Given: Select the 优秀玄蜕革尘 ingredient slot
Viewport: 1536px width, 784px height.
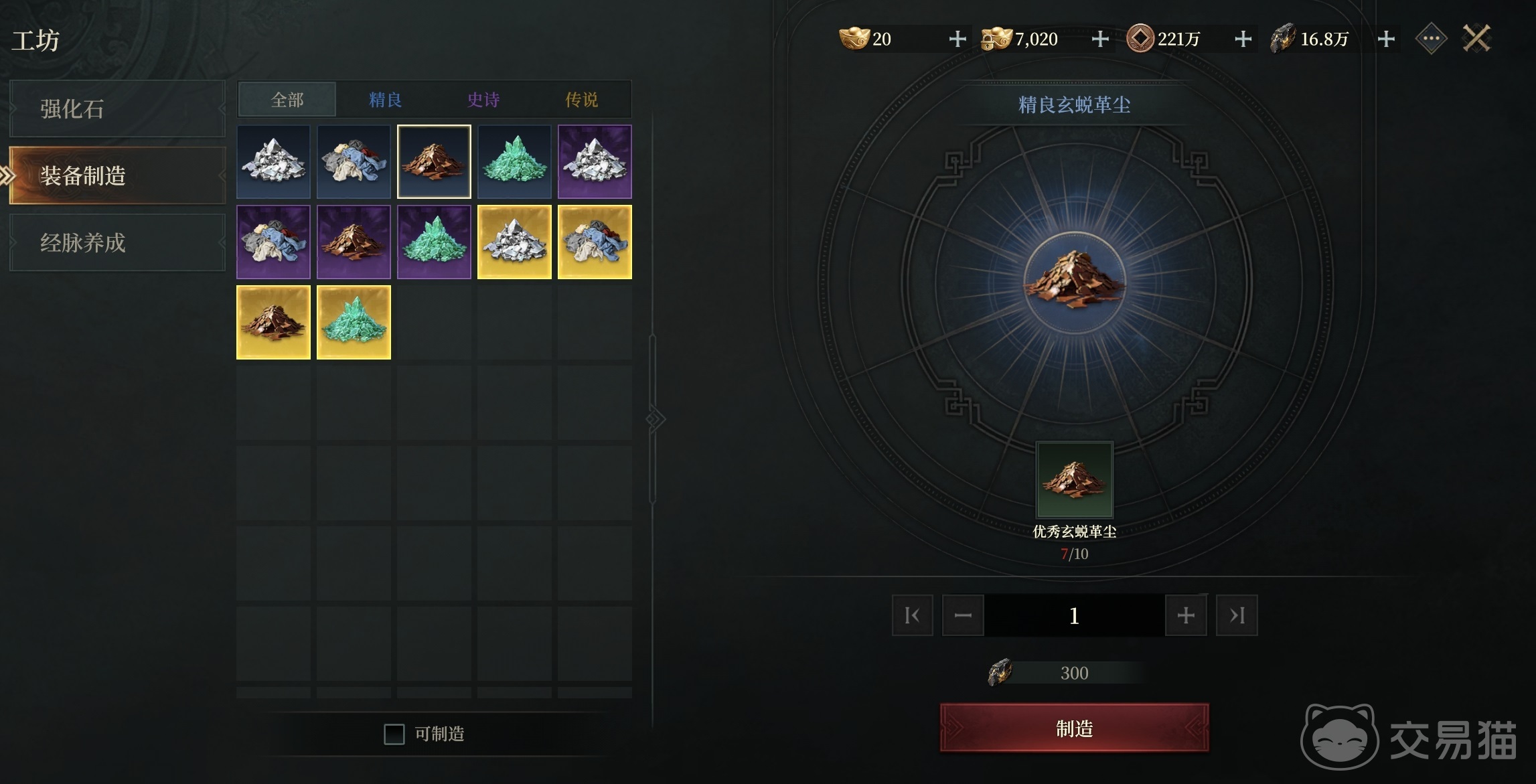Looking at the screenshot, I should [x=1074, y=479].
